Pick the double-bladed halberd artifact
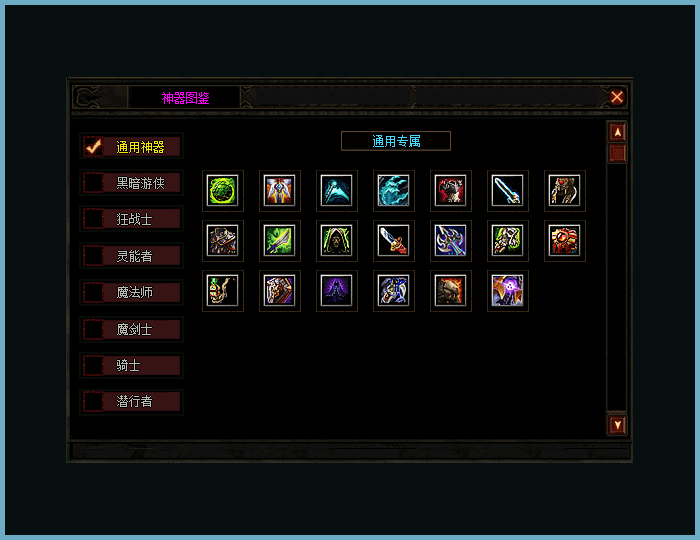700x540 pixels. (450, 240)
